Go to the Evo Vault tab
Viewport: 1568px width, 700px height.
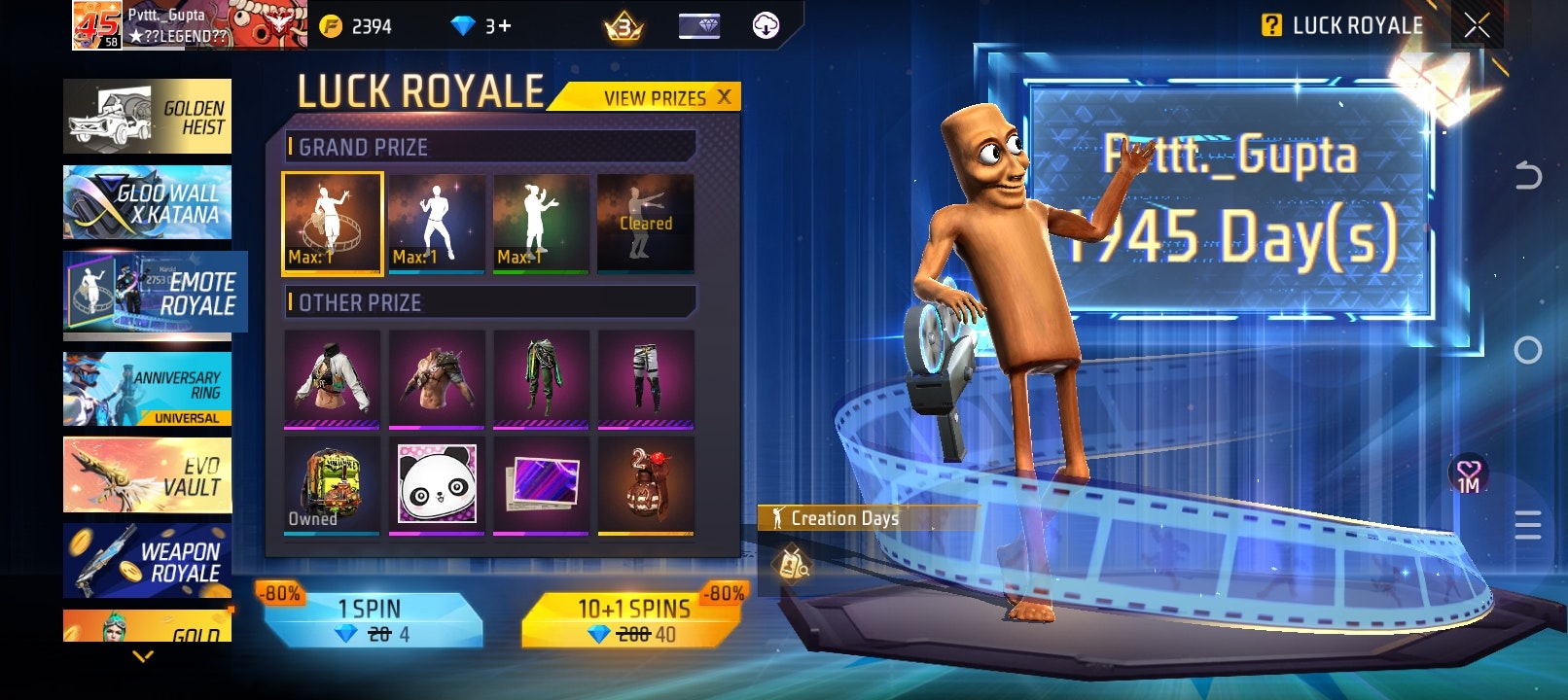147,475
